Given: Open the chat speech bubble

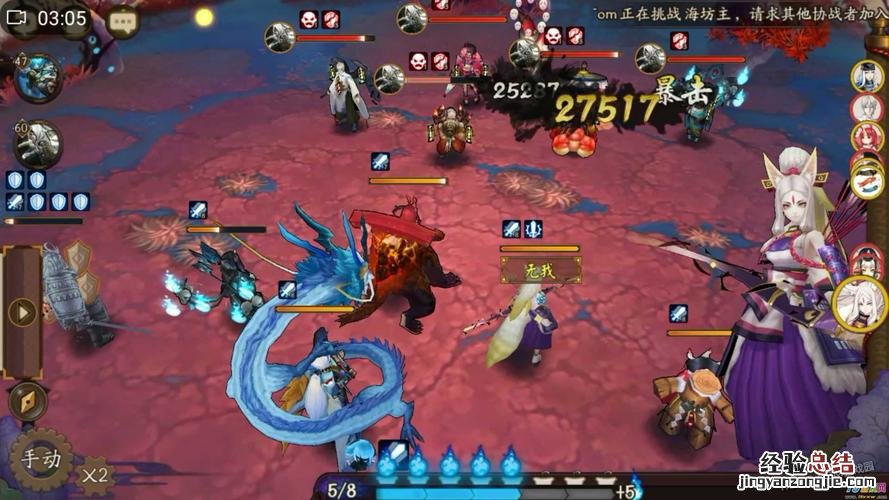Looking at the screenshot, I should tap(122, 19).
